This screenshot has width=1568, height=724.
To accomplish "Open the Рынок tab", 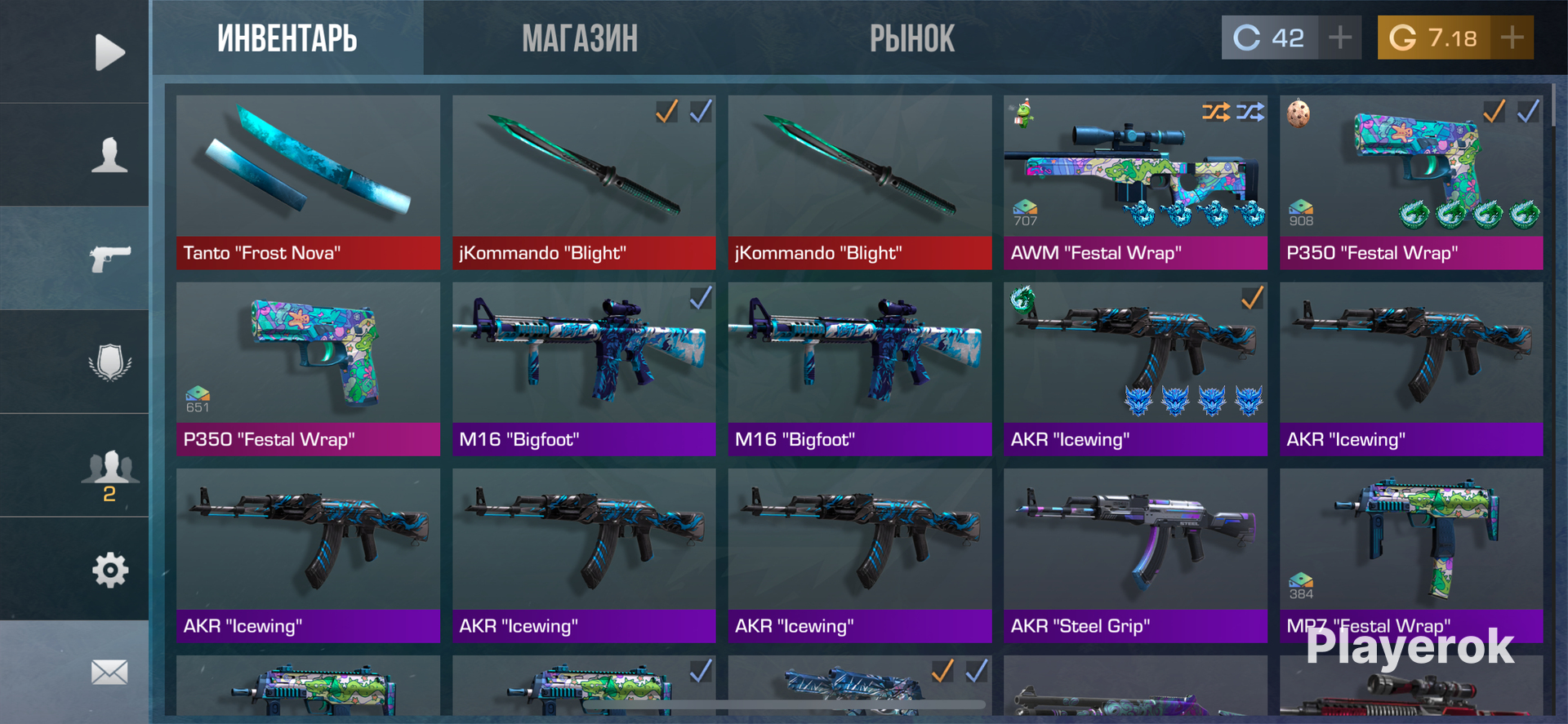I will [x=911, y=38].
